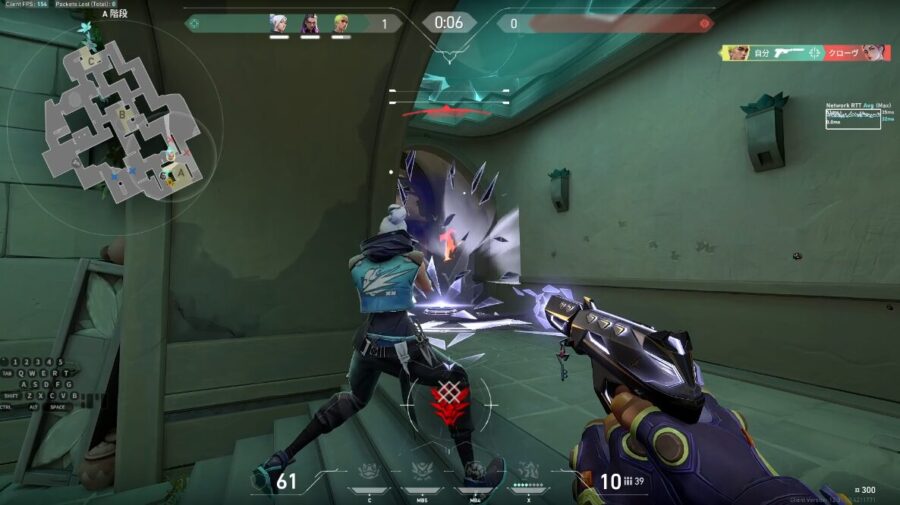Select the green-haired agent portrait in the team bar
Screen dimensions: 900x505
[340, 23]
